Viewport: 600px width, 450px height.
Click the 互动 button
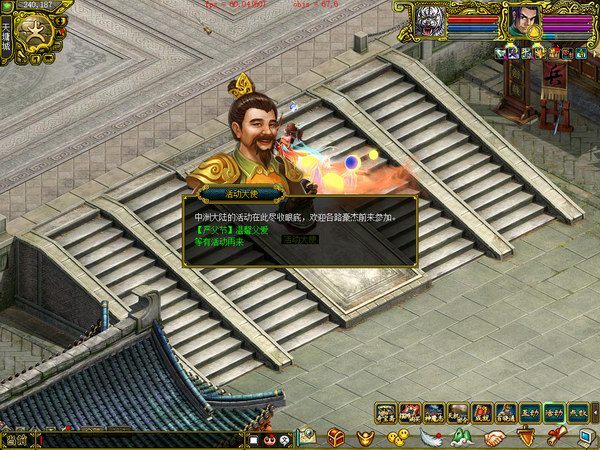(531, 412)
